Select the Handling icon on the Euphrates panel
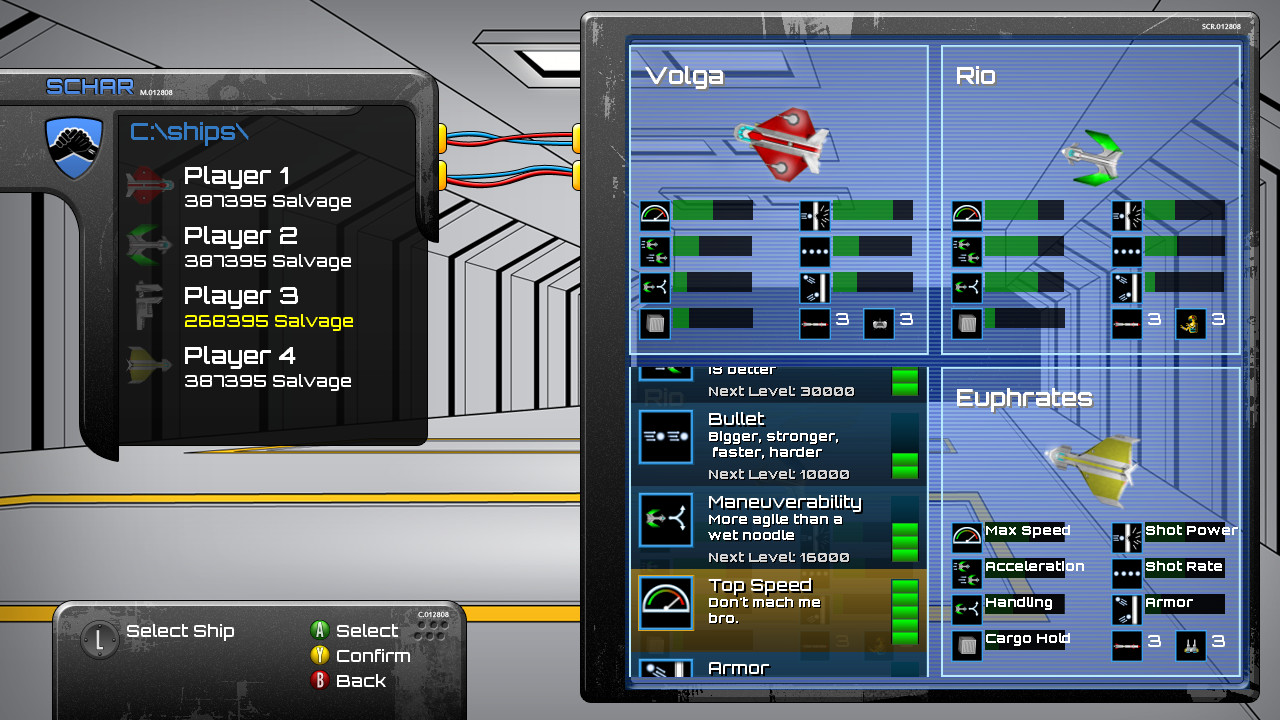The image size is (1280, 720). click(x=966, y=610)
